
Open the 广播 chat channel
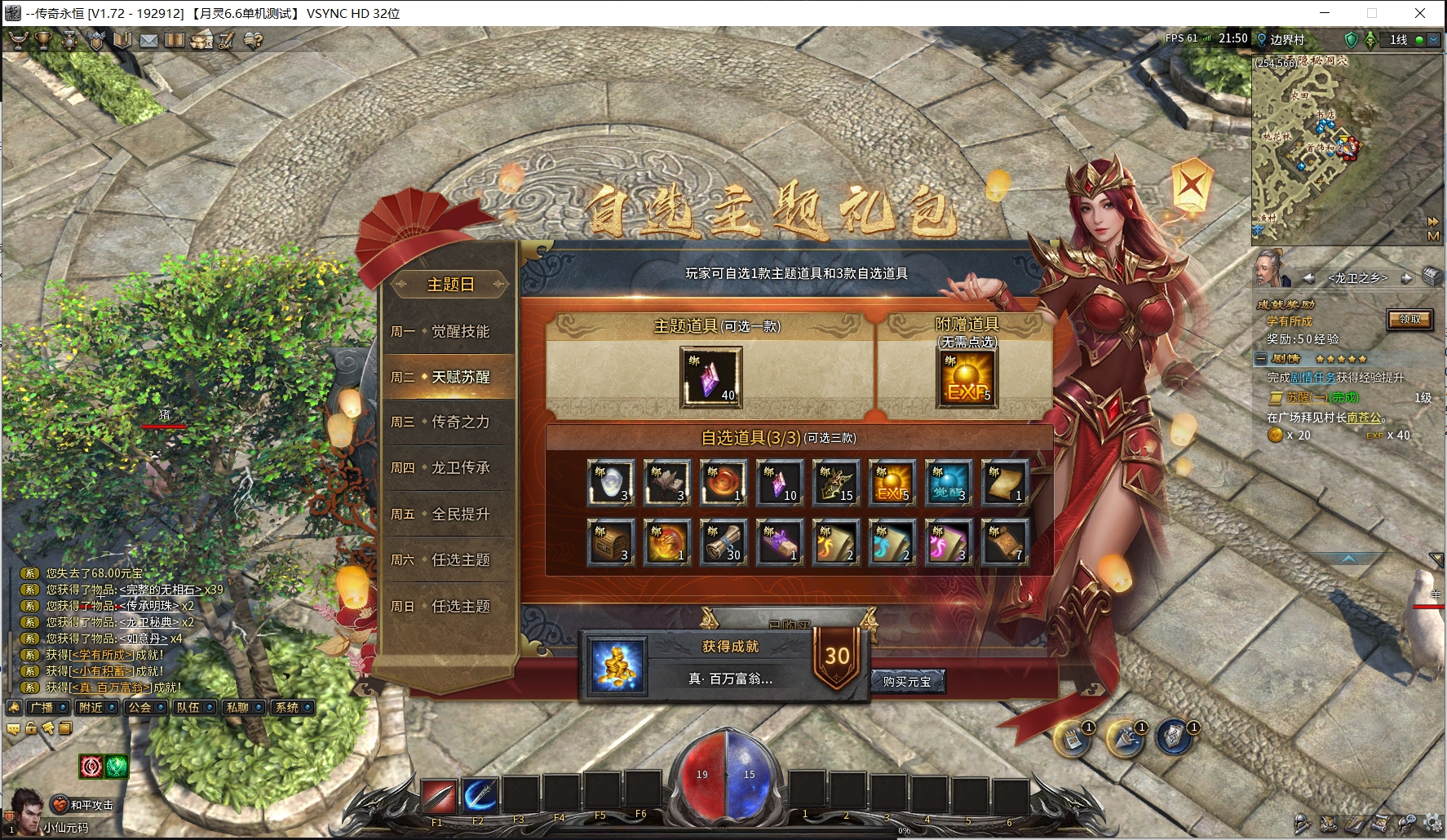(42, 708)
